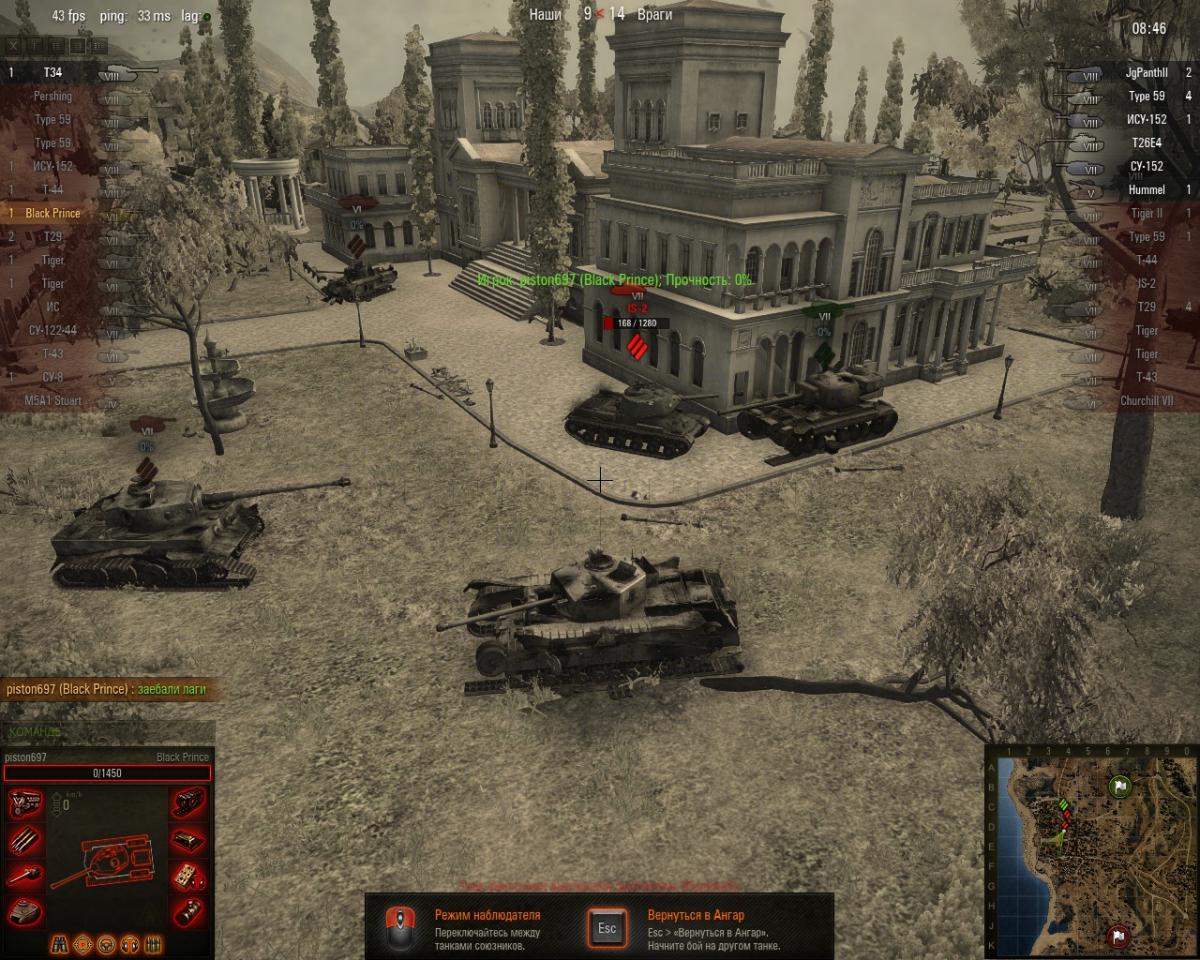Select the turret module icon
The height and width of the screenshot is (960, 1200).
(x=24, y=910)
